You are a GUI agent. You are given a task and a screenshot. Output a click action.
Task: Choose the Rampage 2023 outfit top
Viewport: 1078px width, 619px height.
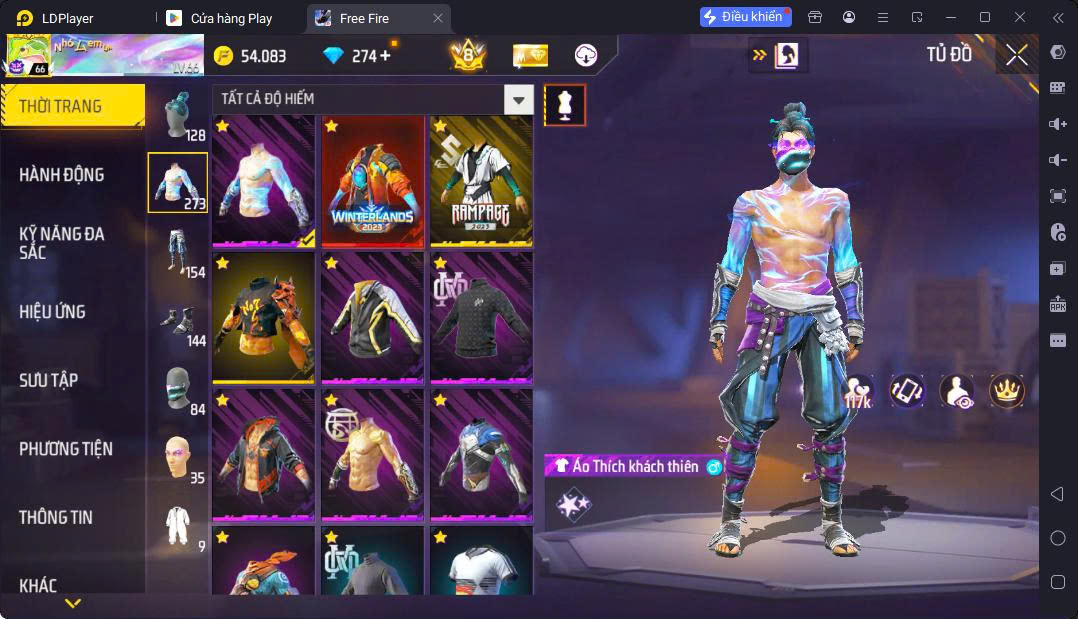[481, 181]
